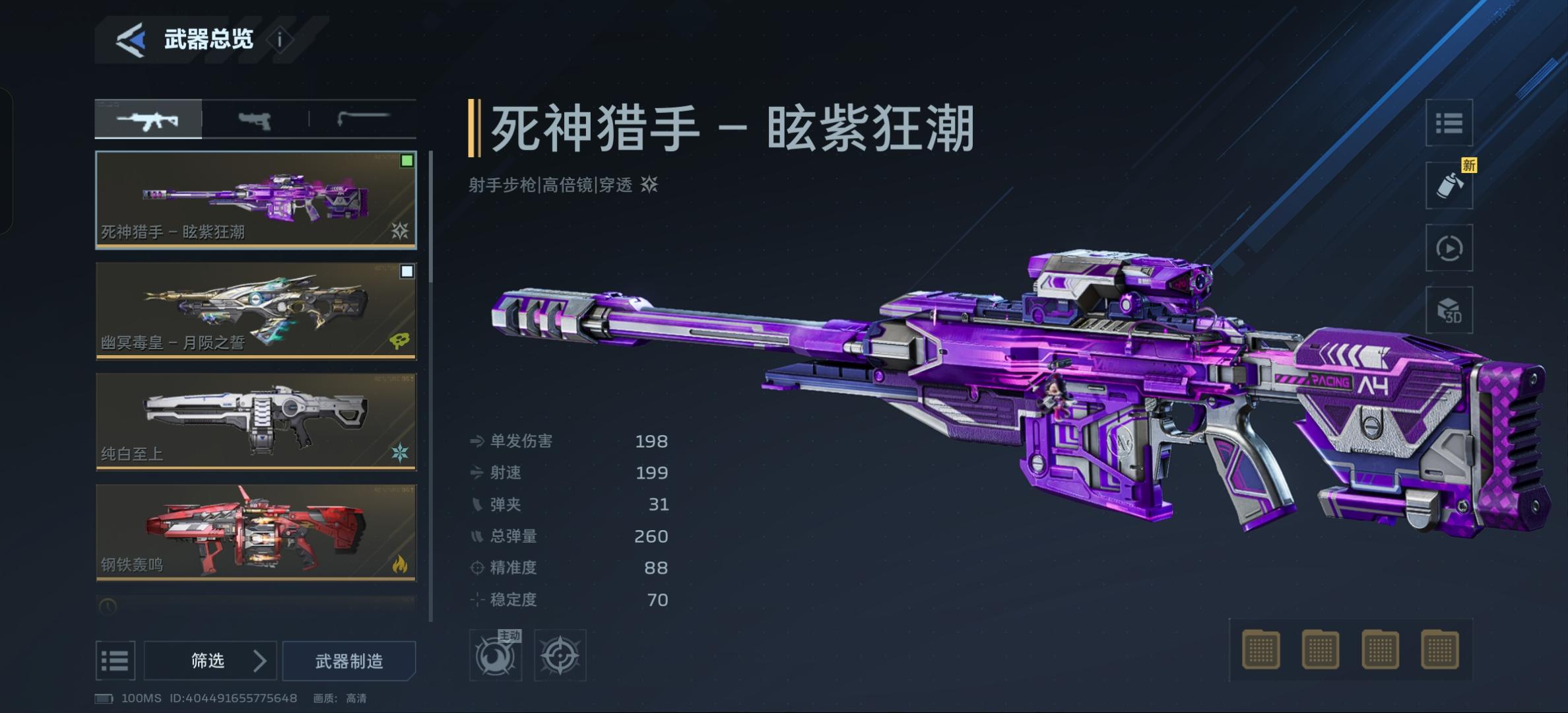Click the back arrow beside 武器总览
This screenshot has width=1568, height=713.
point(130,40)
